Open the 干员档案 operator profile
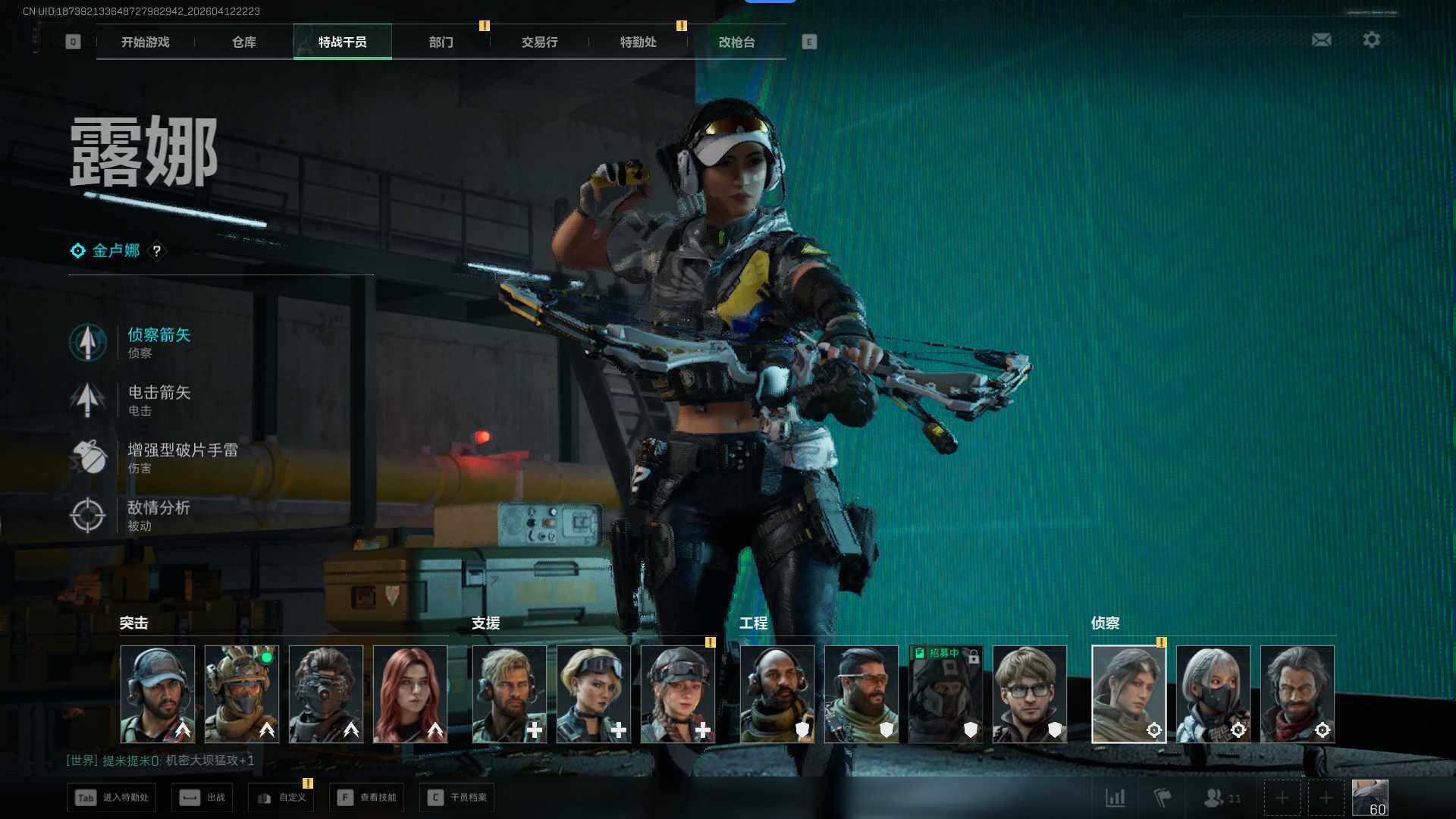The image size is (1456, 819). (x=457, y=798)
